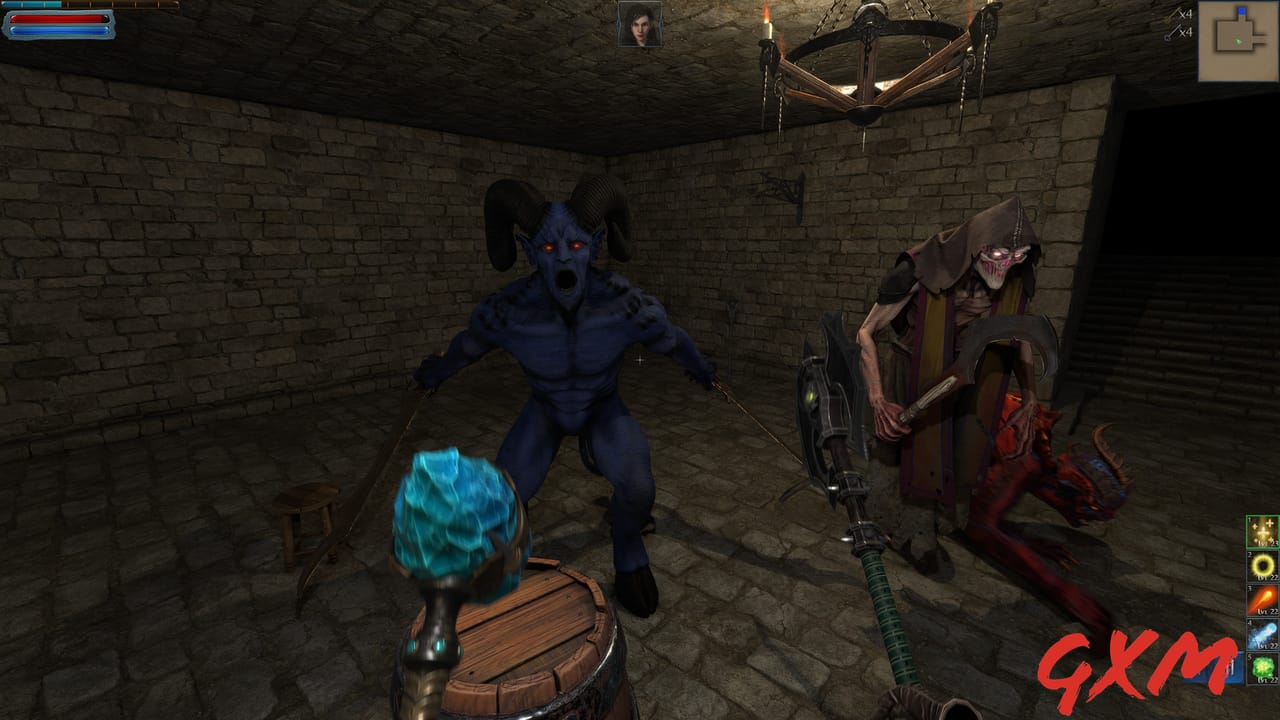Select the holy sparkle spell in hotbar slot 1
The width and height of the screenshot is (1280, 720).
coord(1261,530)
